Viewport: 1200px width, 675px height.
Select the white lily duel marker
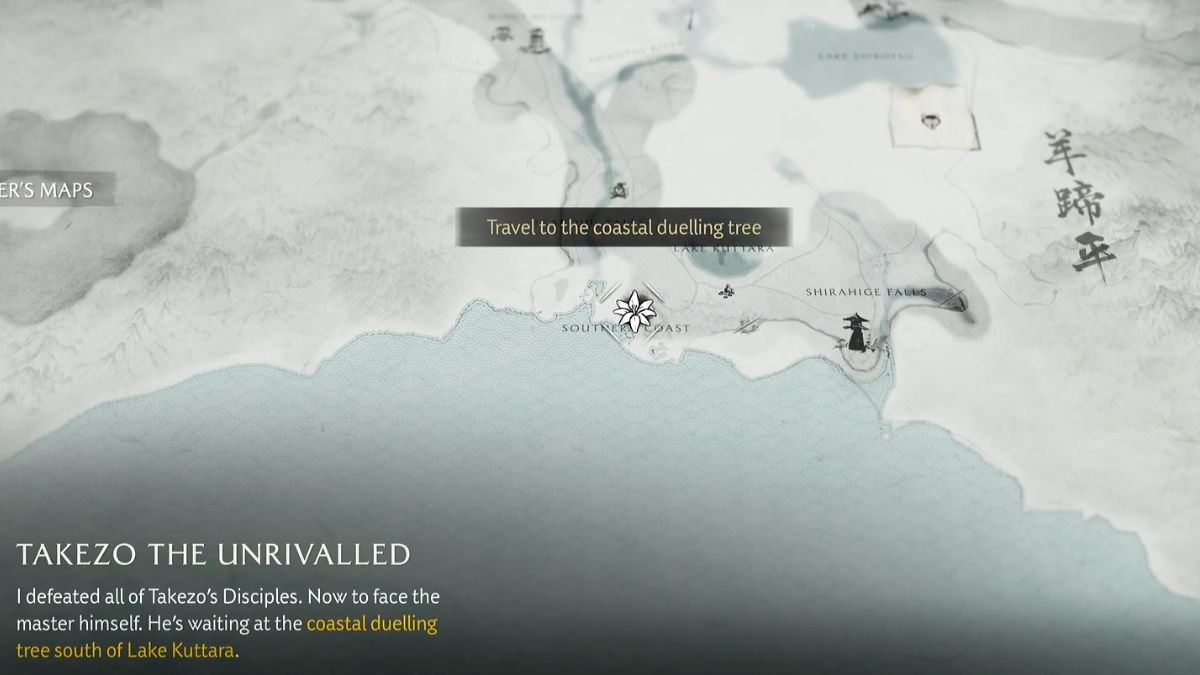coord(634,311)
